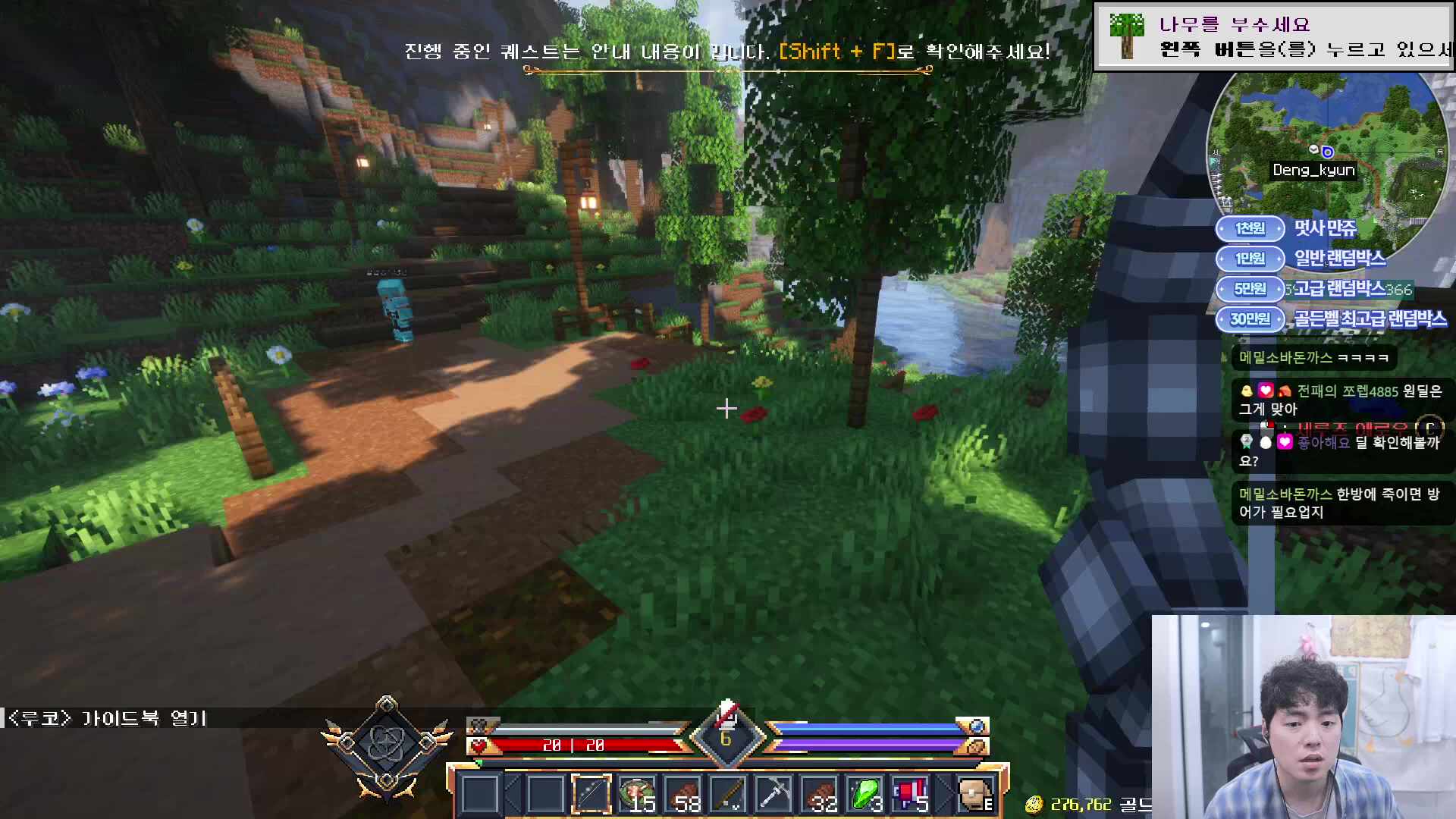Choose the meat stack of 32

[x=820, y=794]
